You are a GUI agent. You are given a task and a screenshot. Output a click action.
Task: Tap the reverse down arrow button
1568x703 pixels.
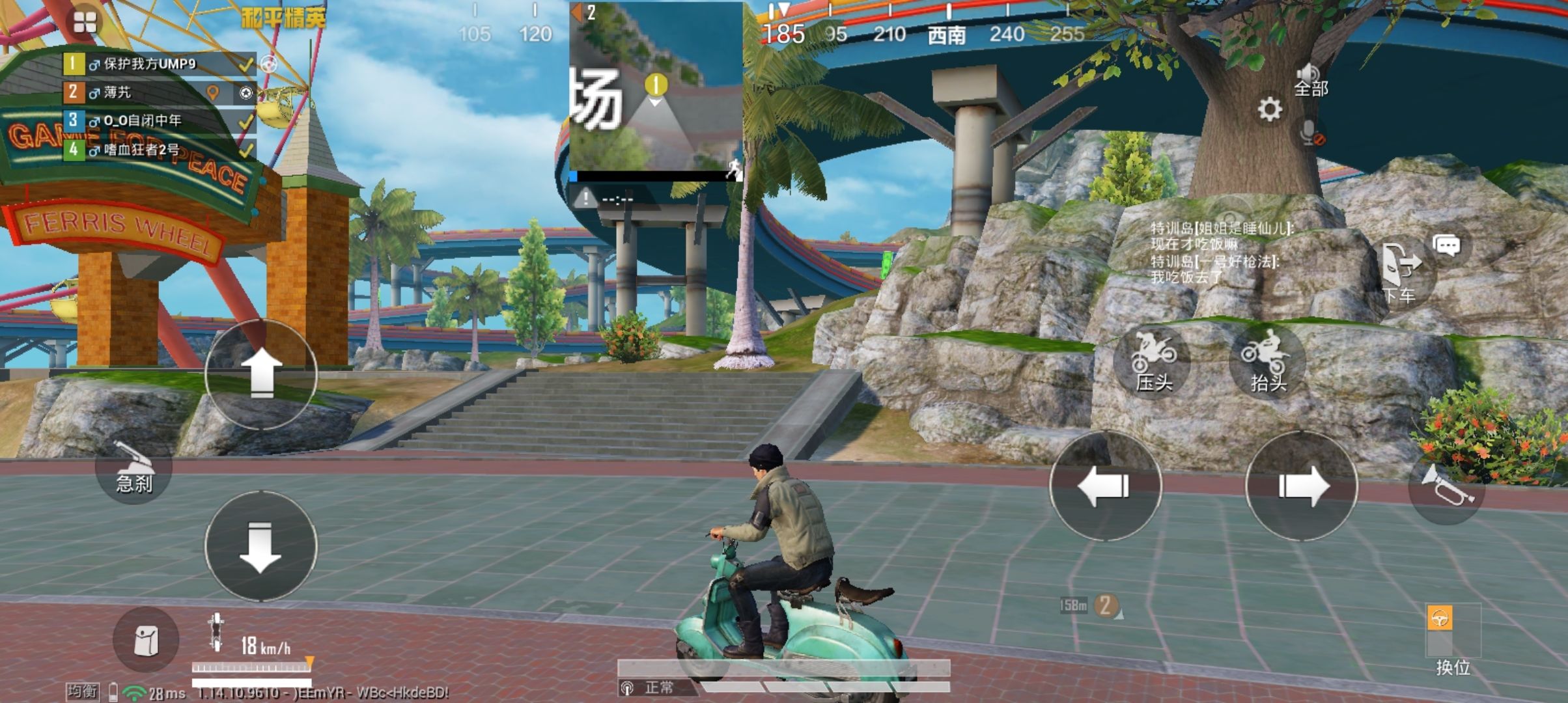261,545
